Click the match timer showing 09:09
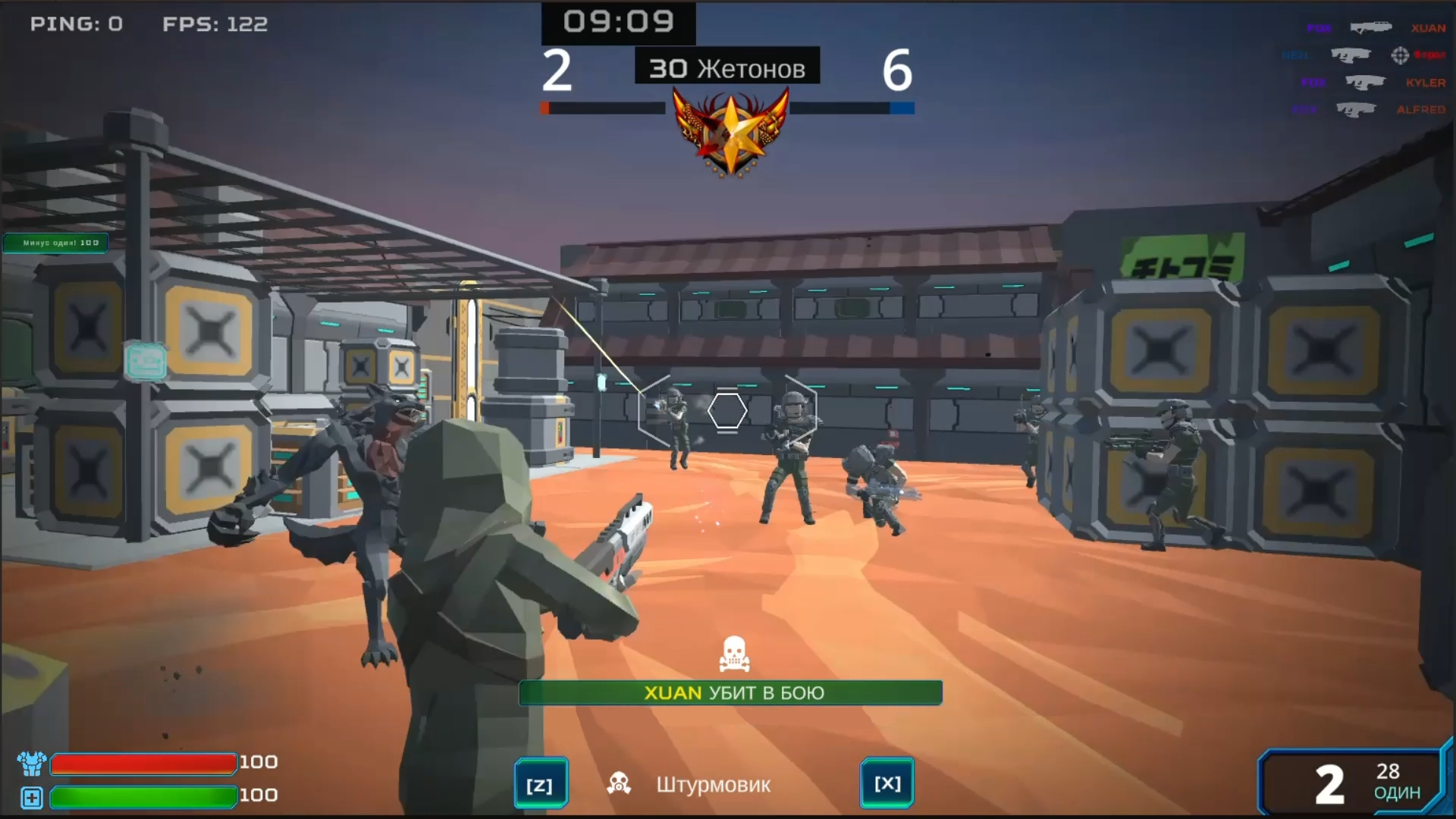 pos(617,22)
